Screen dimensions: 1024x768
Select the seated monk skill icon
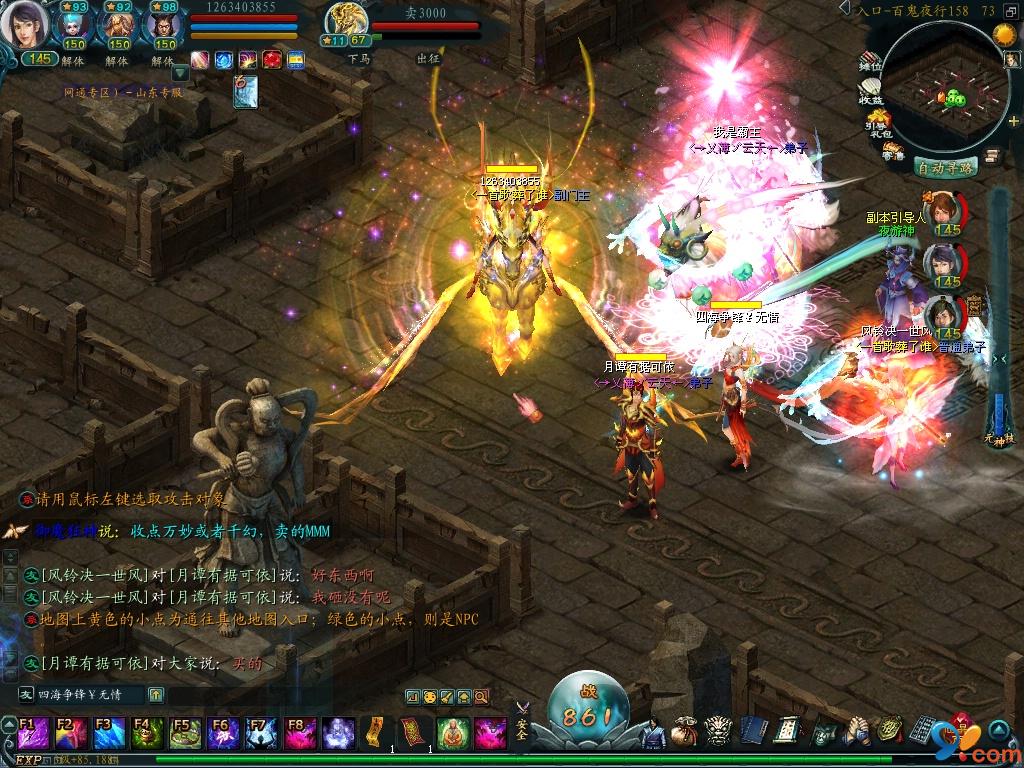coord(453,733)
